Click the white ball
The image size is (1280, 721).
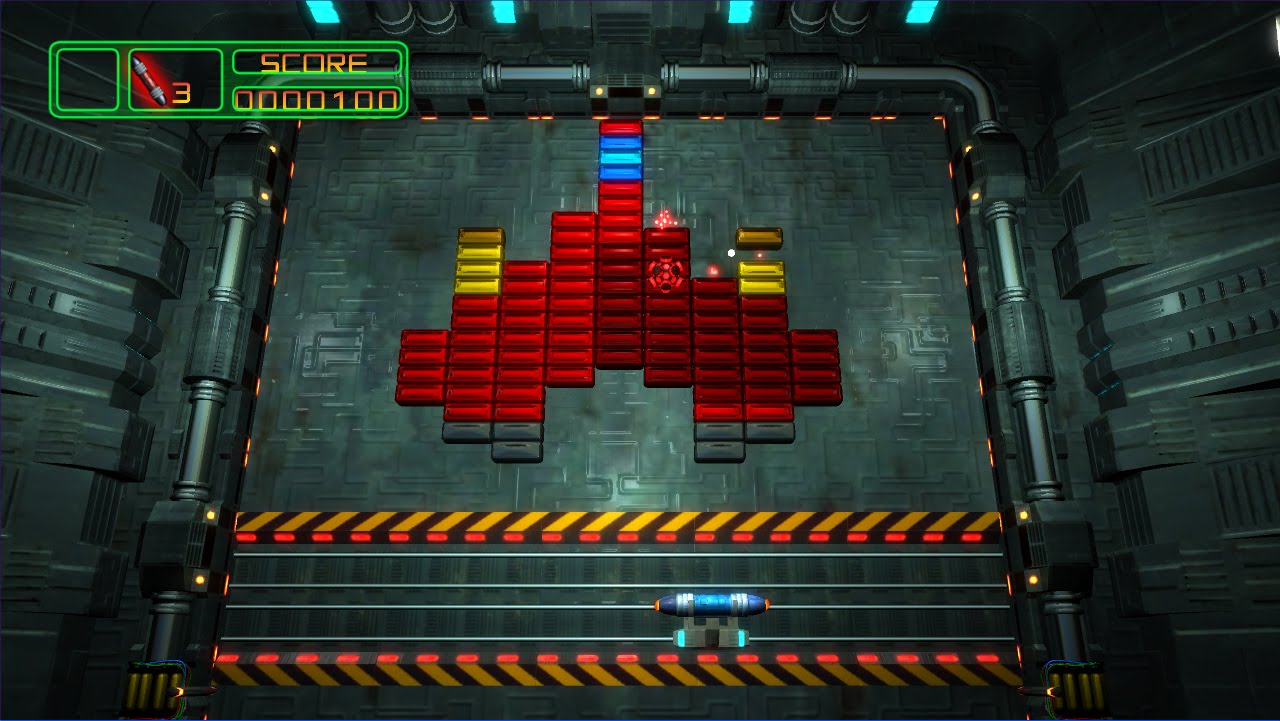pos(731,253)
